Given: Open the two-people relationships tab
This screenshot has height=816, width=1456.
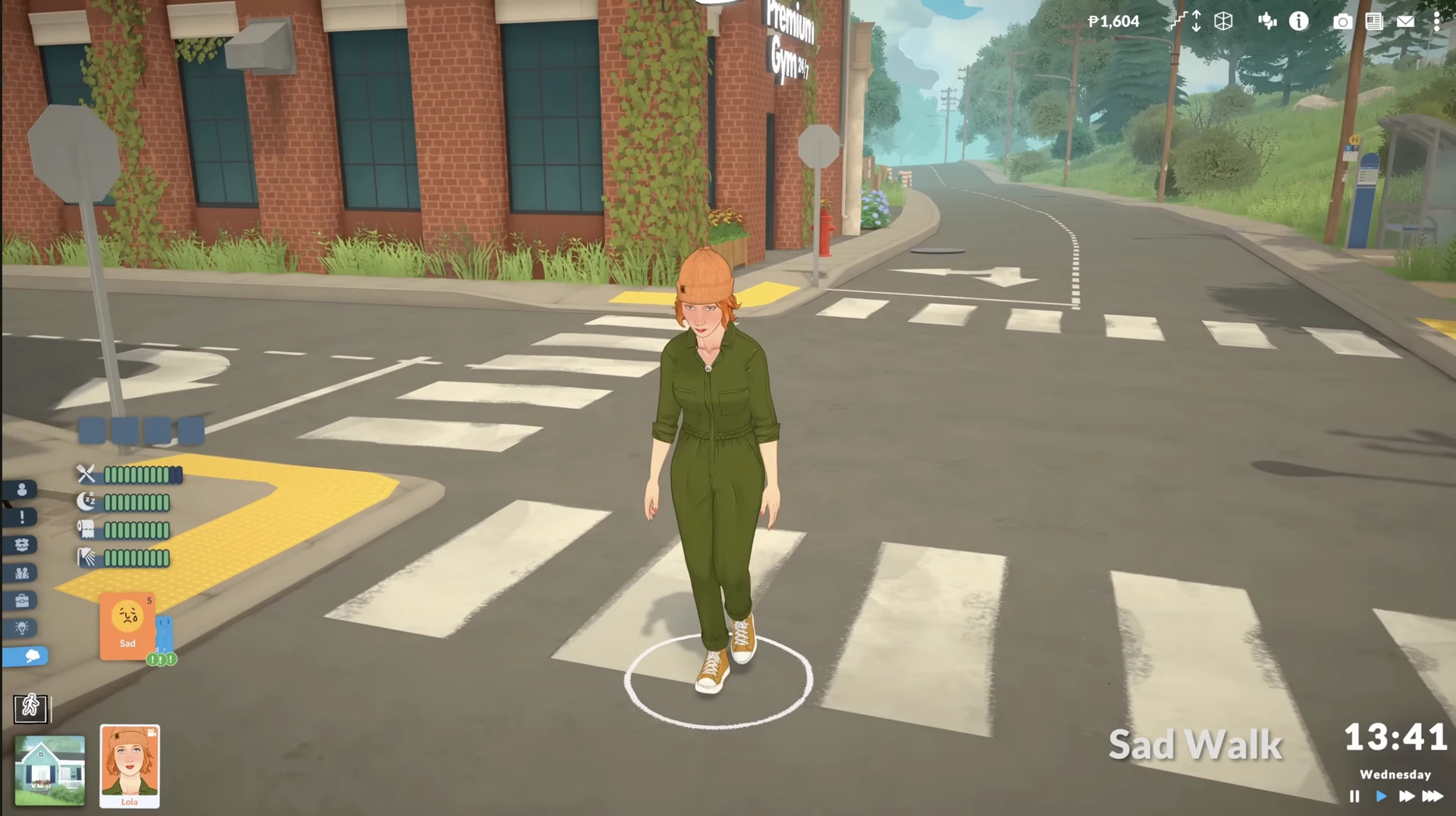Looking at the screenshot, I should pyautogui.click(x=22, y=573).
